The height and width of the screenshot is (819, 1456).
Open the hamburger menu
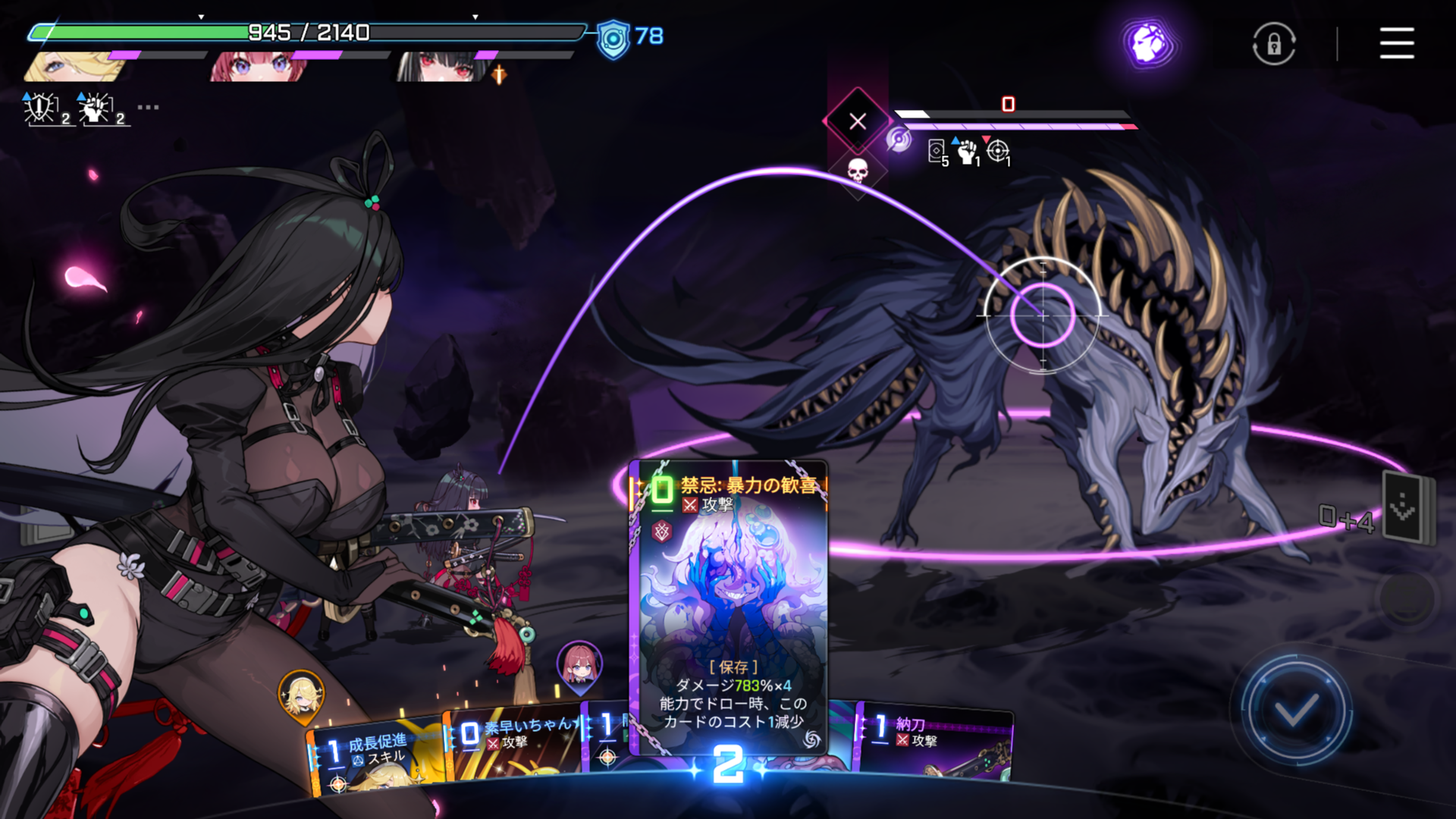tap(1396, 43)
